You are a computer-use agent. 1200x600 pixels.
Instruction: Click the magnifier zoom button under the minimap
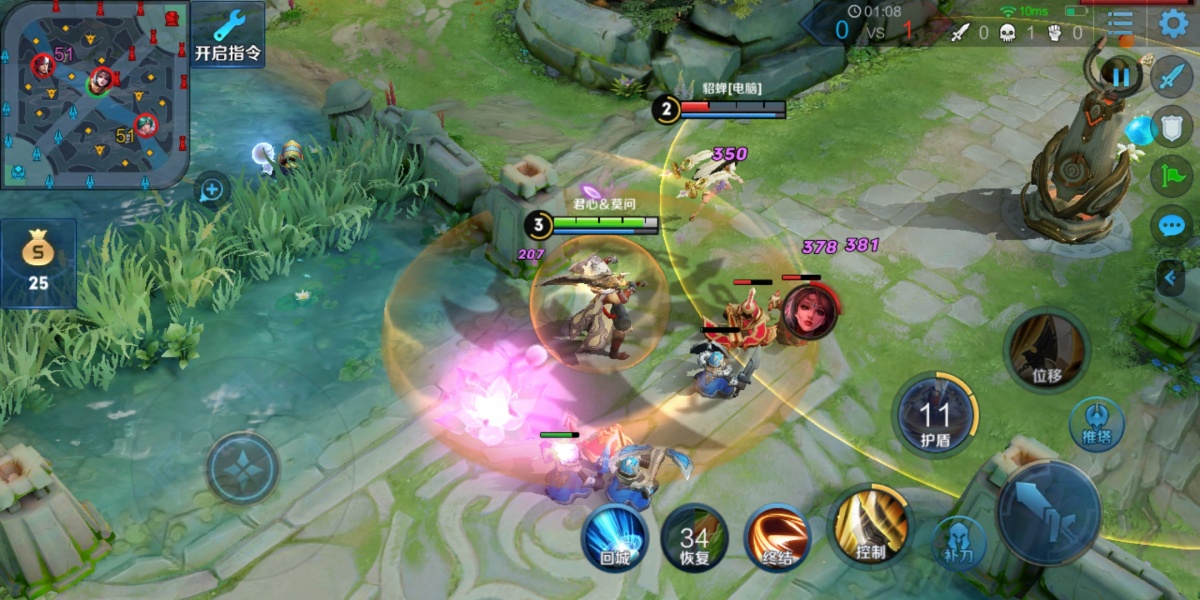212,188
